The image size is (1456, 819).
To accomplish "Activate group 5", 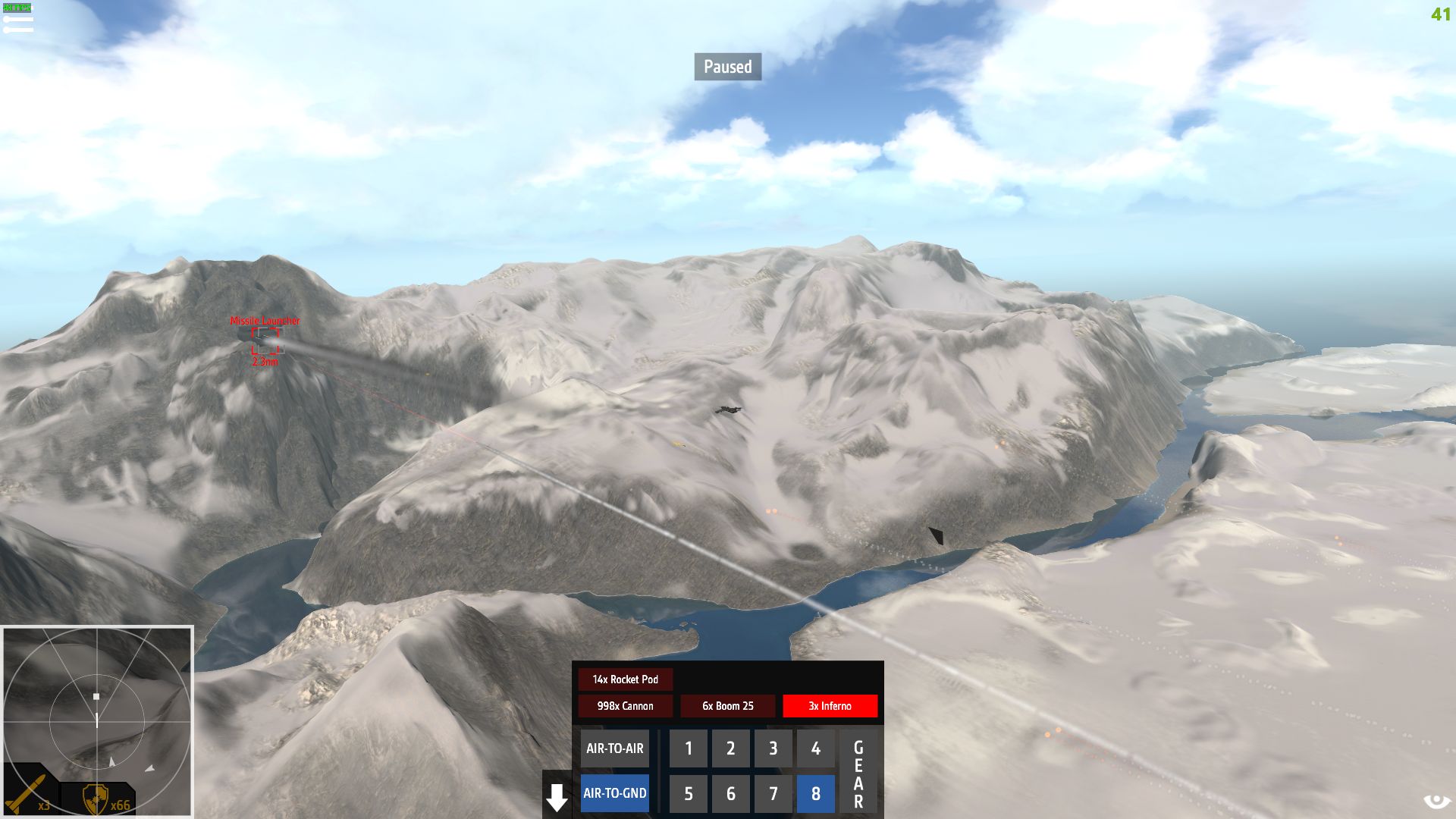I will pyautogui.click(x=688, y=793).
